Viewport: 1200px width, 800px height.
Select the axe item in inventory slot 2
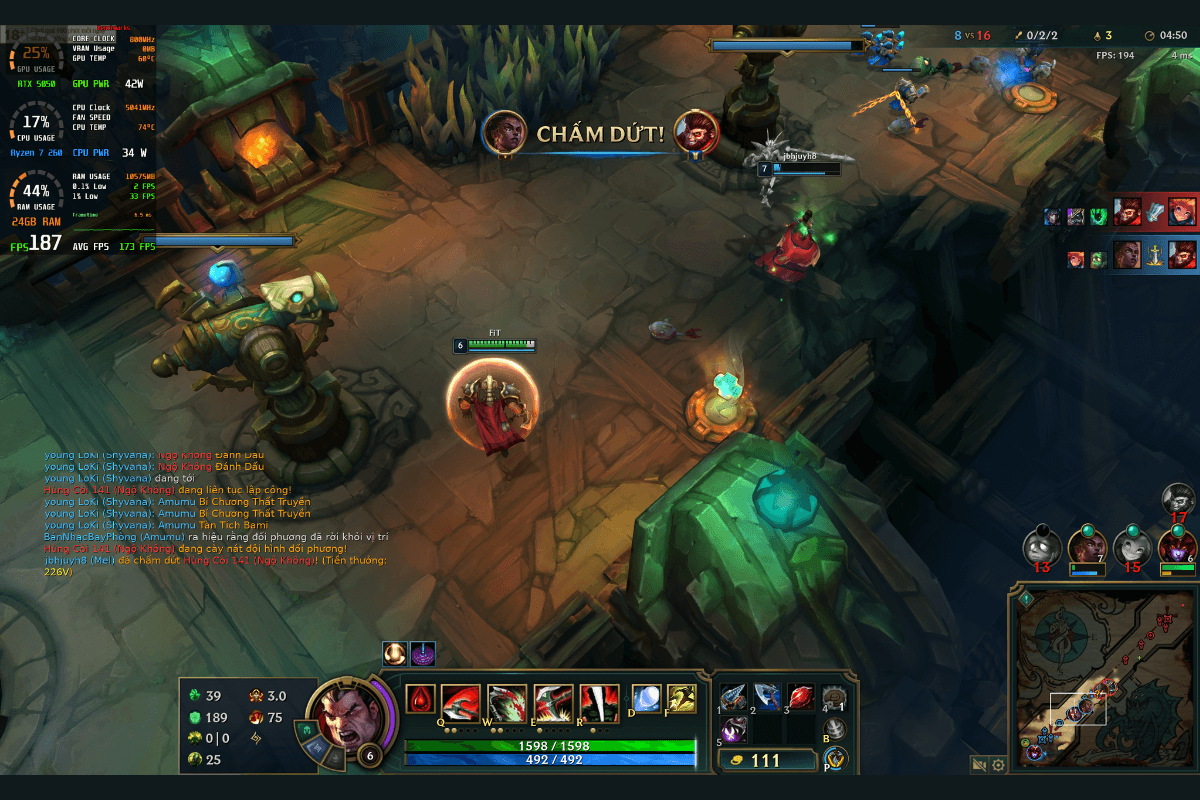click(x=766, y=696)
